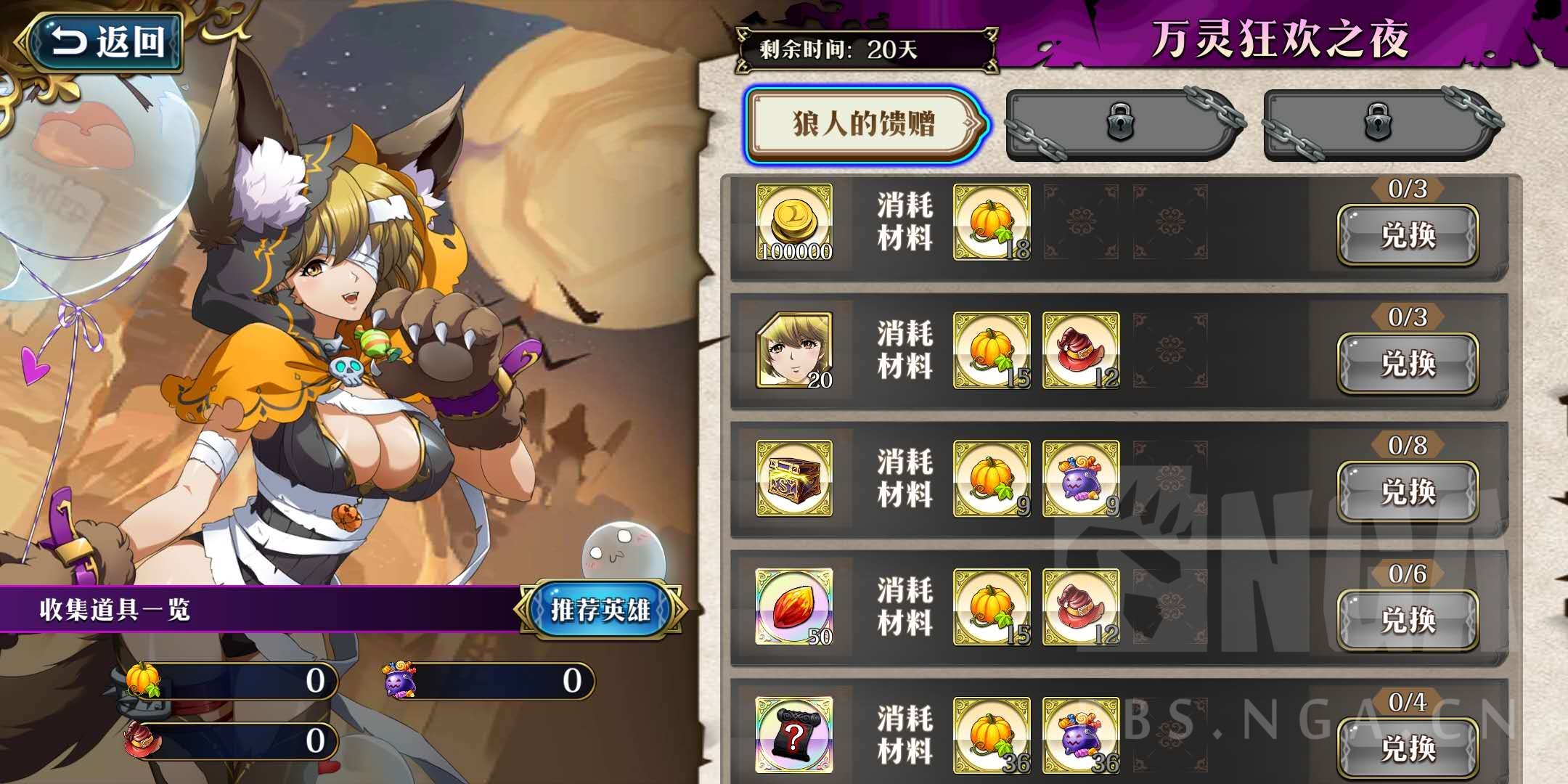Exchange the 100000 gold reward via 兑换
This screenshot has width=1568, height=784.
(x=1407, y=236)
